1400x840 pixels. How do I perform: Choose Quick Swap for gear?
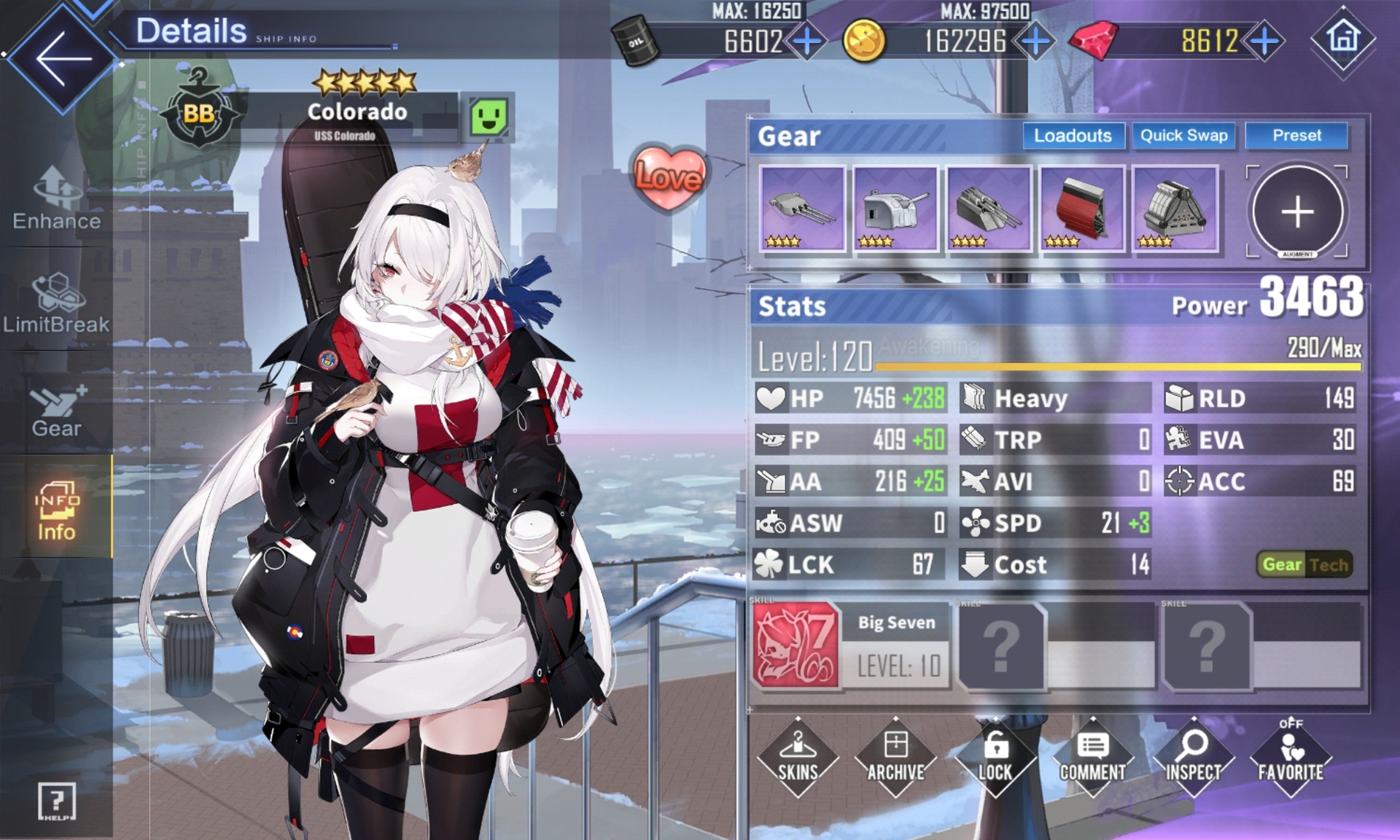click(1183, 136)
